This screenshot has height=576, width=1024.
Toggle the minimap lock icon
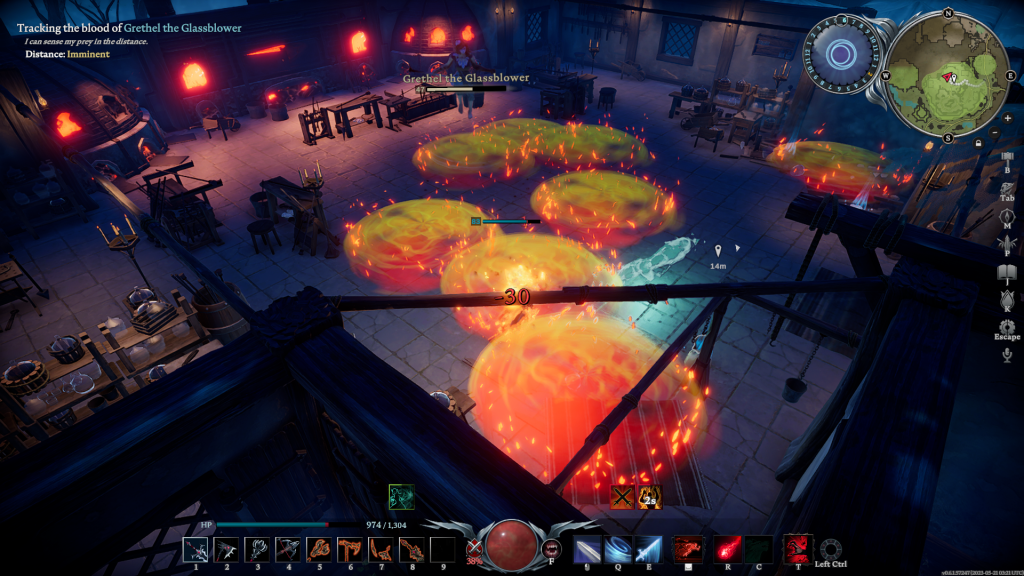(x=977, y=143)
